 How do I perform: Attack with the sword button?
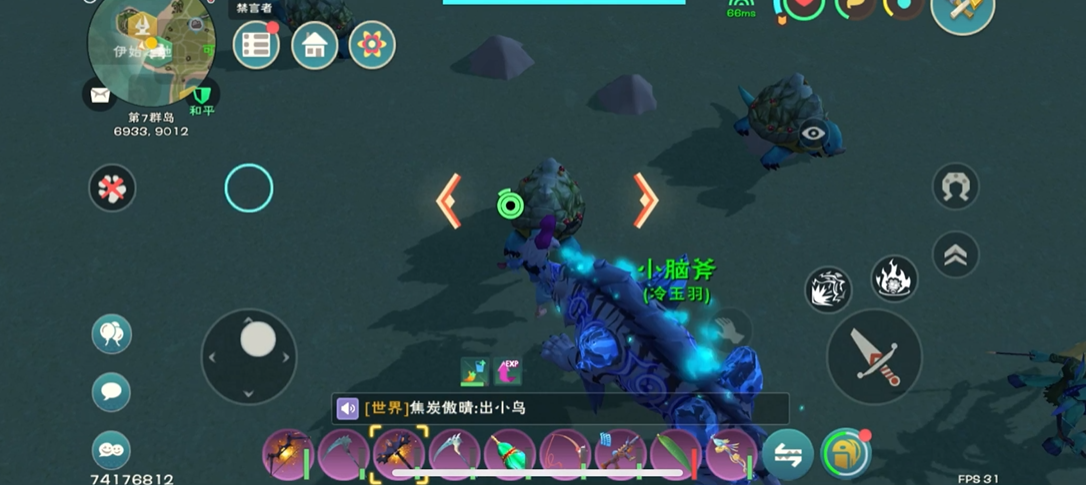point(874,357)
